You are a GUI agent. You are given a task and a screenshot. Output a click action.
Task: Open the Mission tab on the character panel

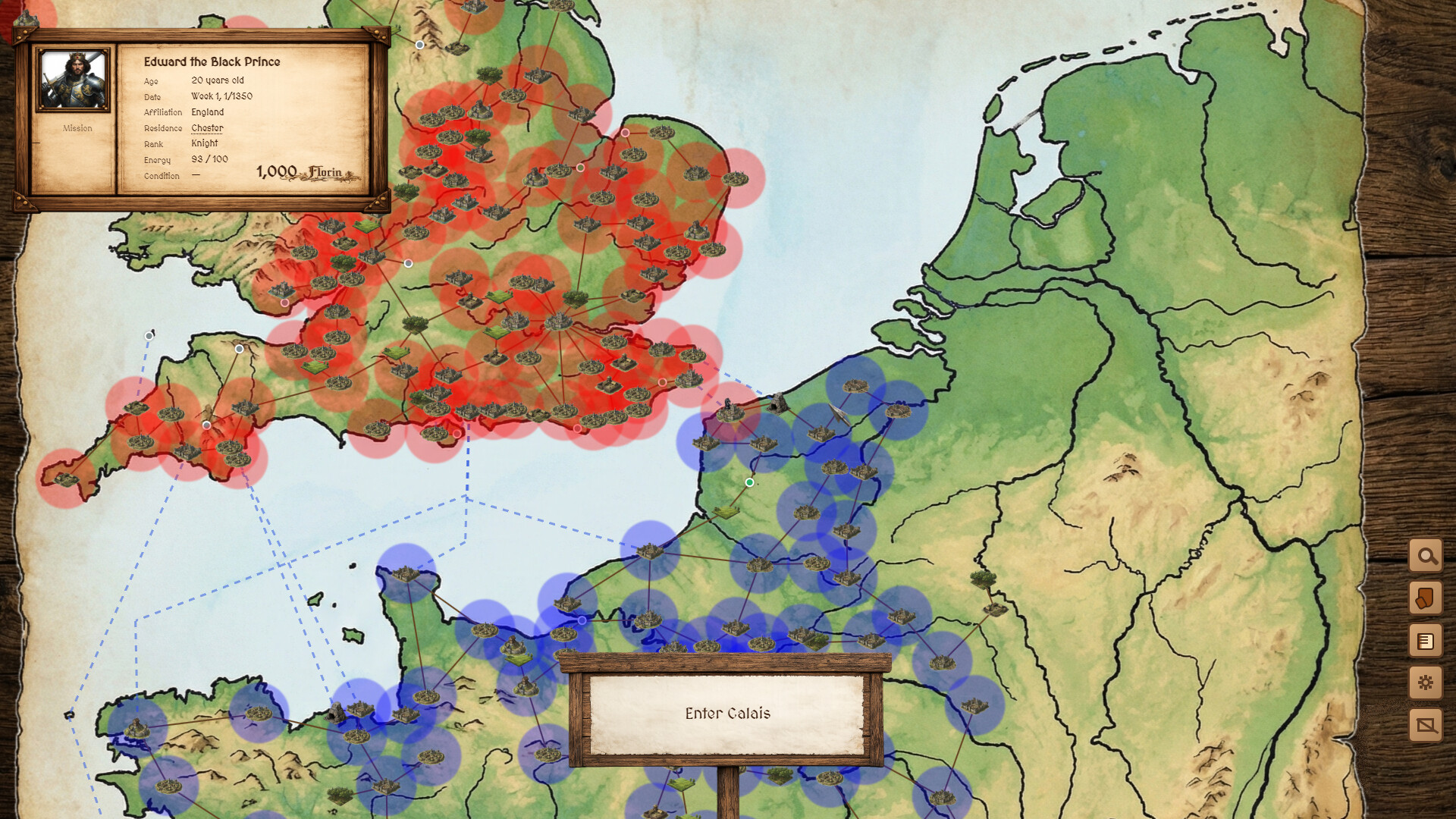coord(77,127)
